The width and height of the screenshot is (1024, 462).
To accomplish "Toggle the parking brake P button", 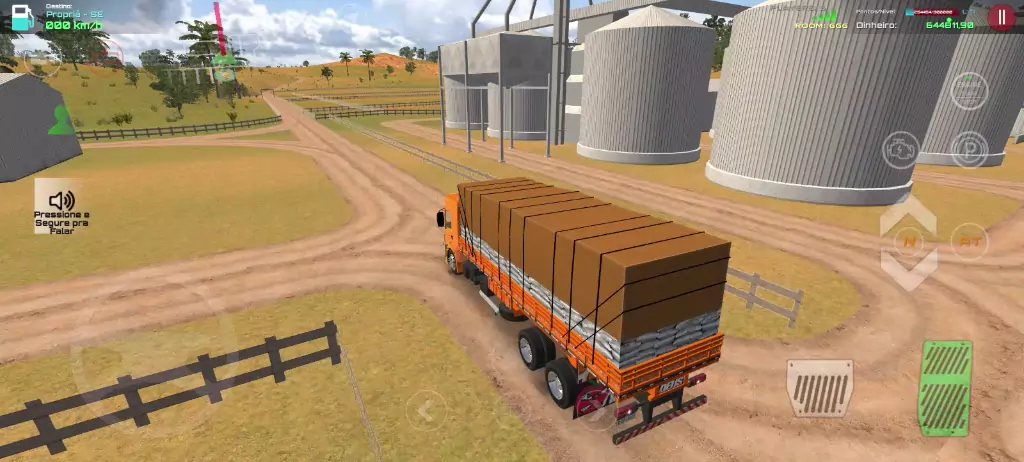I will (x=968, y=149).
